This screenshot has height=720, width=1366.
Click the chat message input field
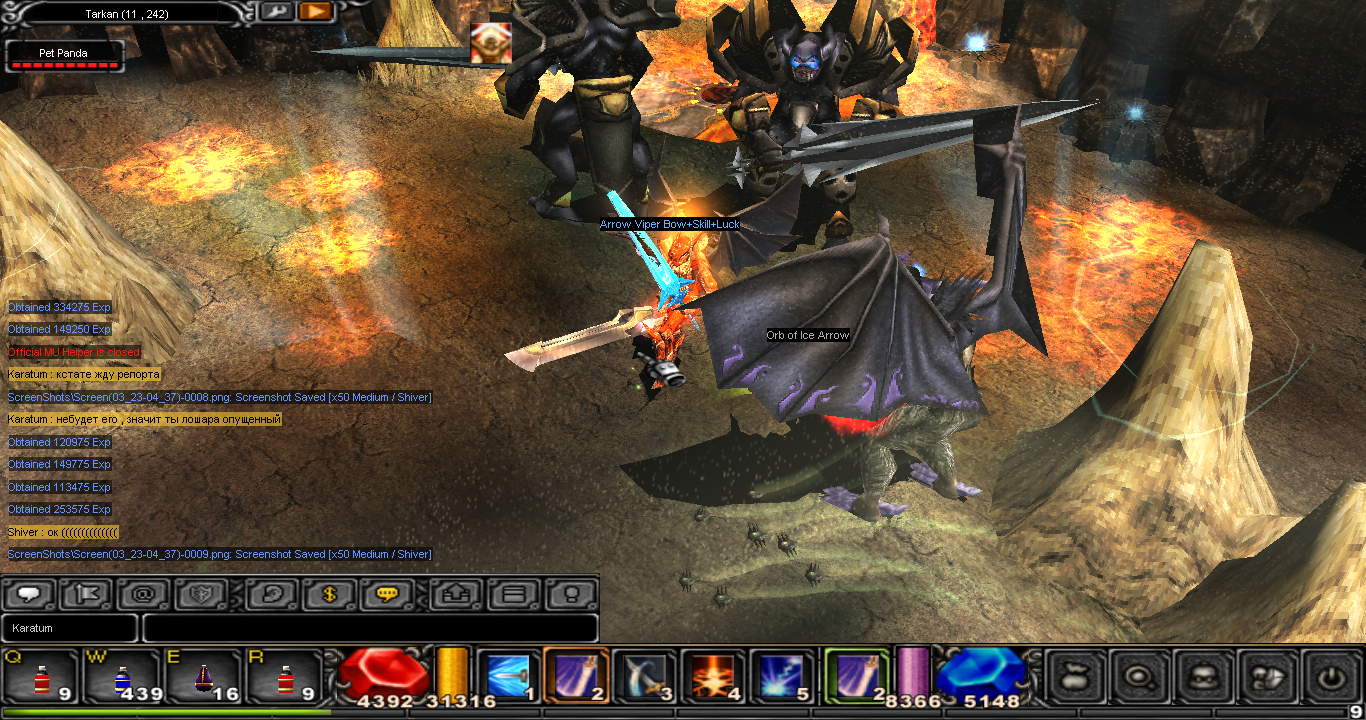pyautogui.click(x=370, y=628)
